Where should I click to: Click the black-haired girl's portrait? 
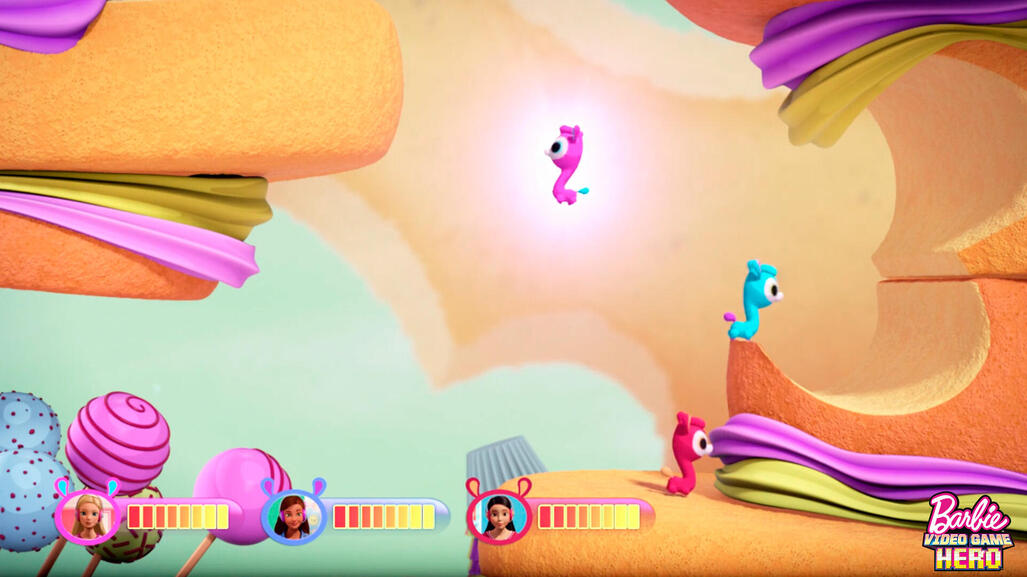tap(498, 515)
